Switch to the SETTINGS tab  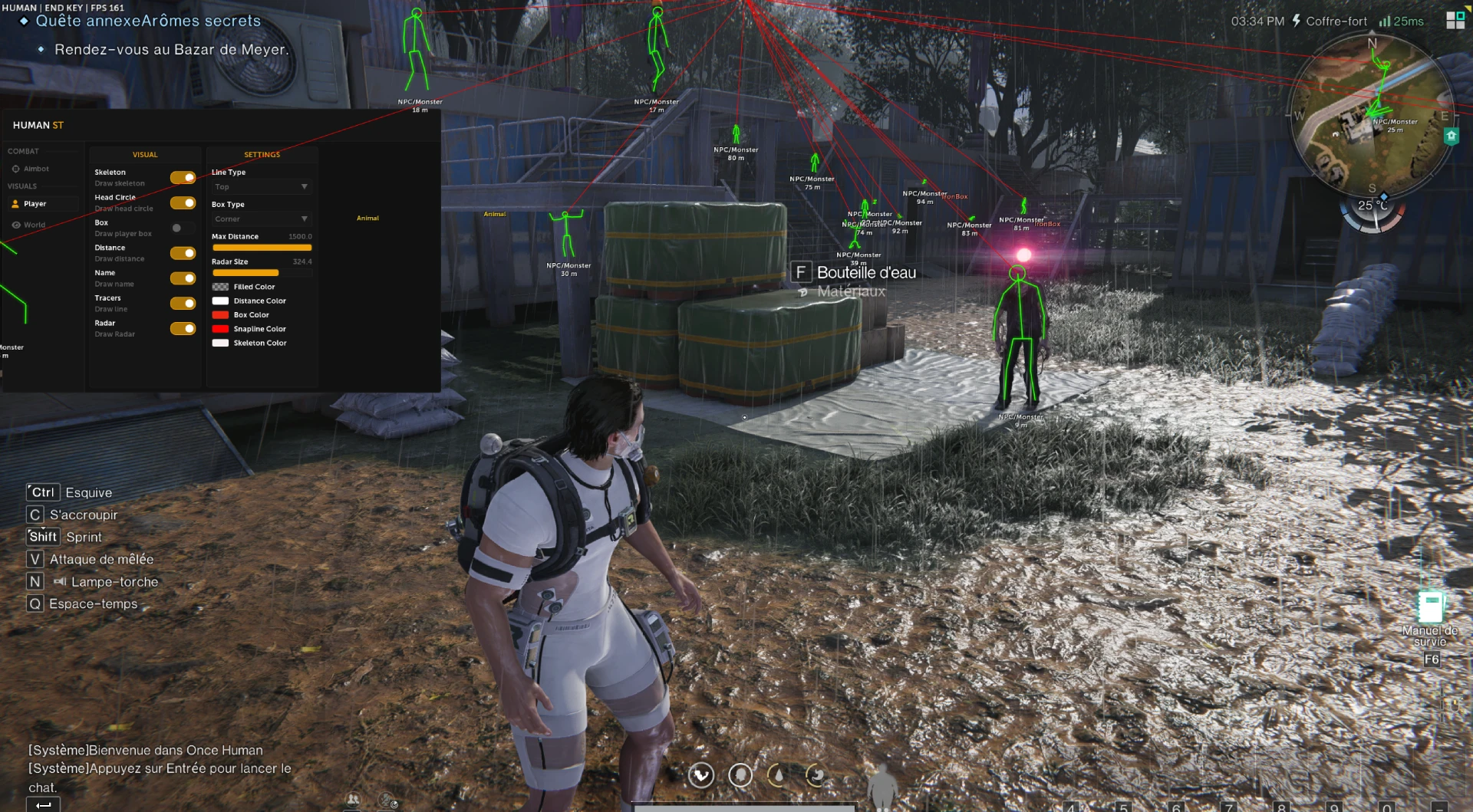pos(262,154)
